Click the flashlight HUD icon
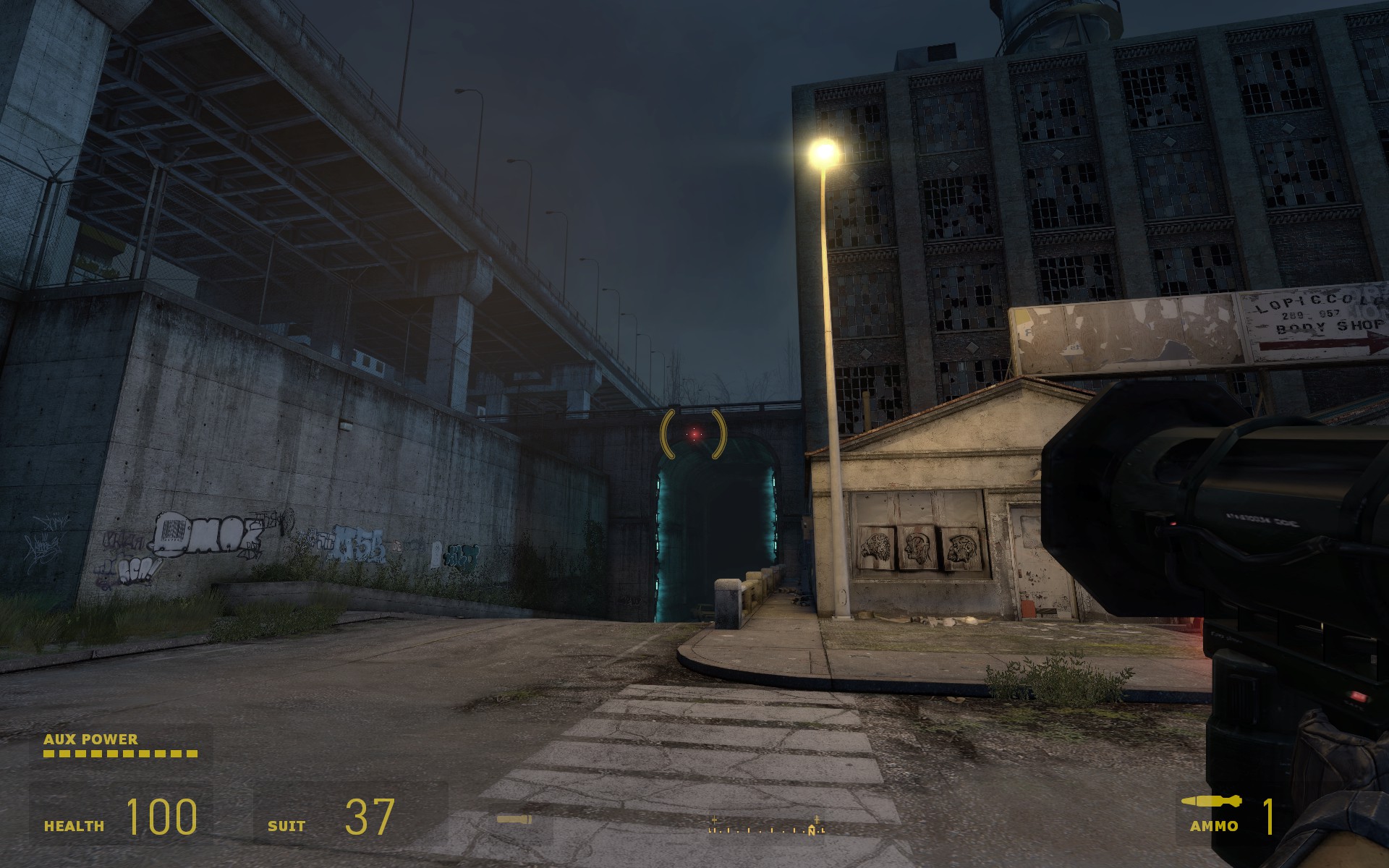Image resolution: width=1389 pixels, height=868 pixels. click(x=514, y=820)
